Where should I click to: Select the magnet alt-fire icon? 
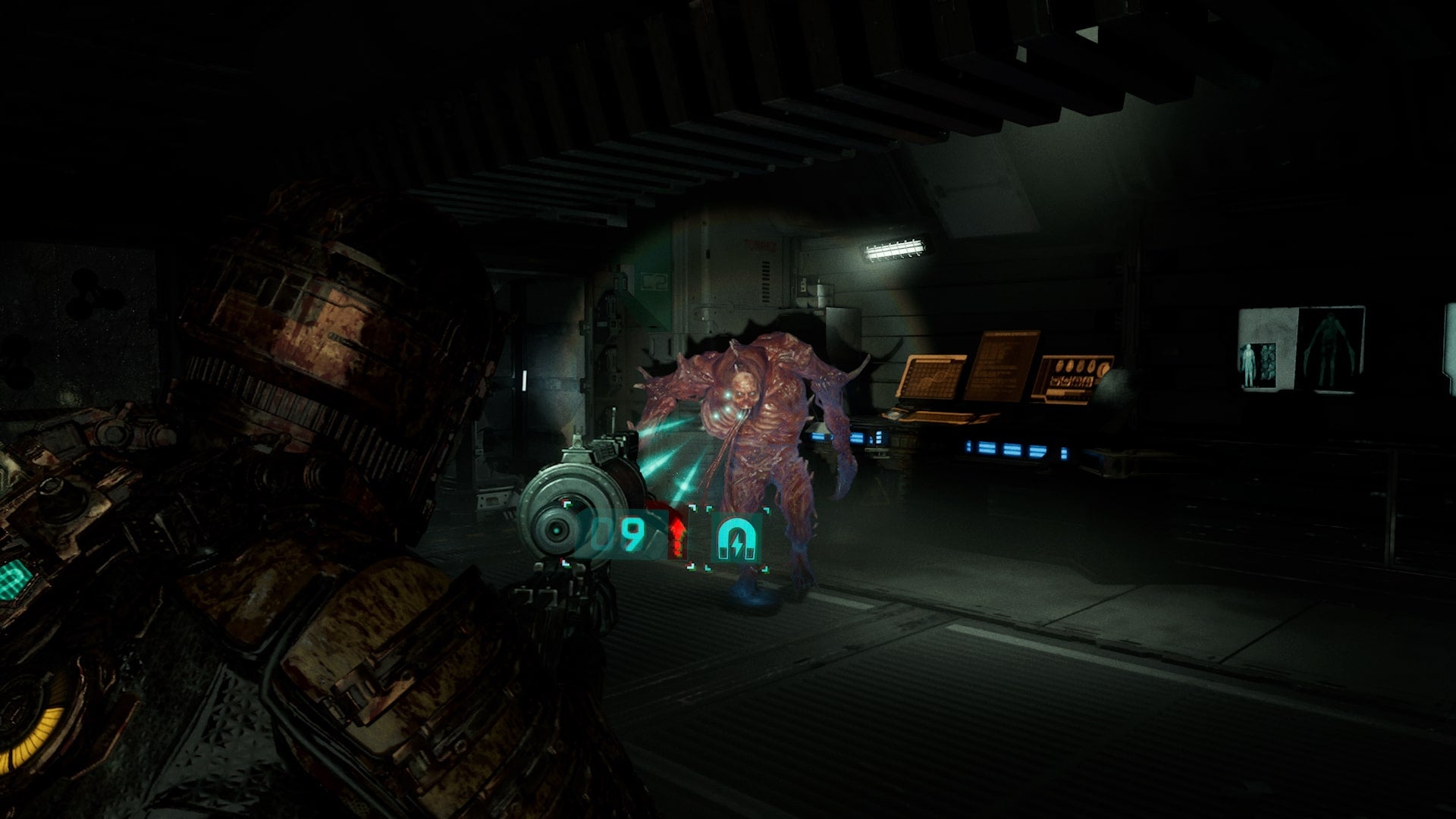[736, 538]
